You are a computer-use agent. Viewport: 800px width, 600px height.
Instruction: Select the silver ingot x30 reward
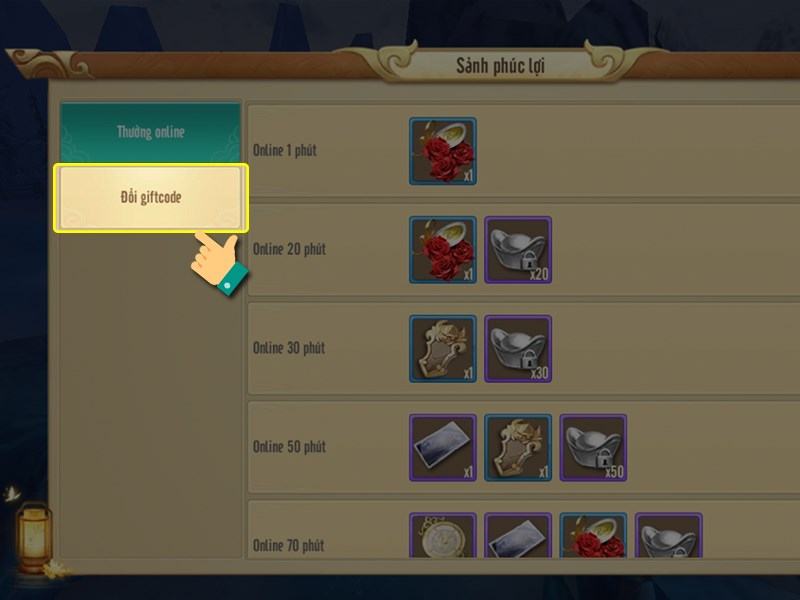(x=518, y=348)
